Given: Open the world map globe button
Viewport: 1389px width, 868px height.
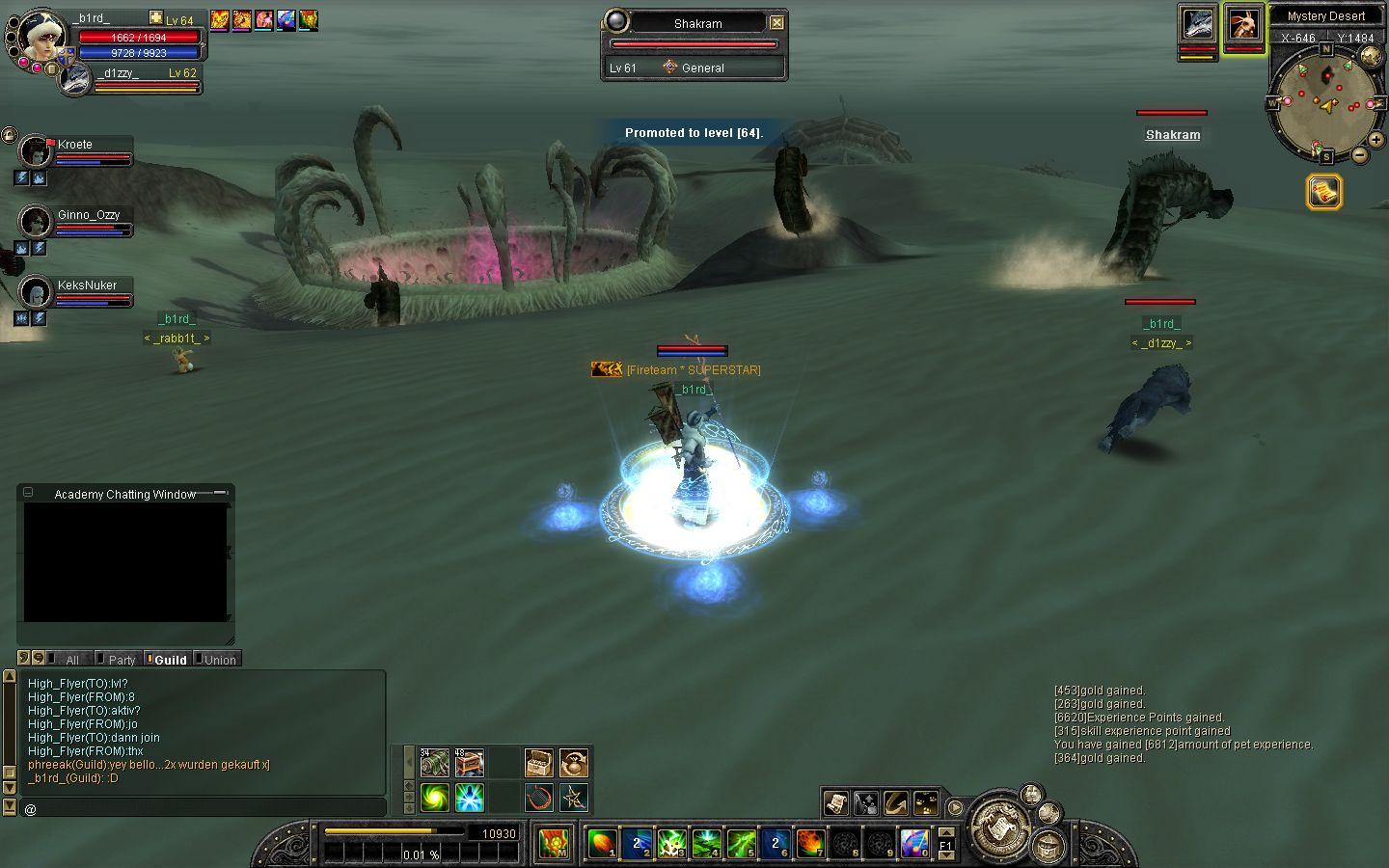Looking at the screenshot, I should coord(1370,57).
